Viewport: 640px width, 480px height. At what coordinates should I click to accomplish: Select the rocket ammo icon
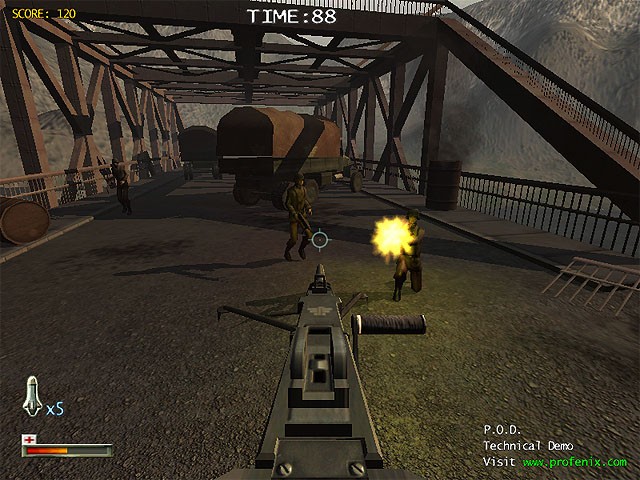(30, 397)
